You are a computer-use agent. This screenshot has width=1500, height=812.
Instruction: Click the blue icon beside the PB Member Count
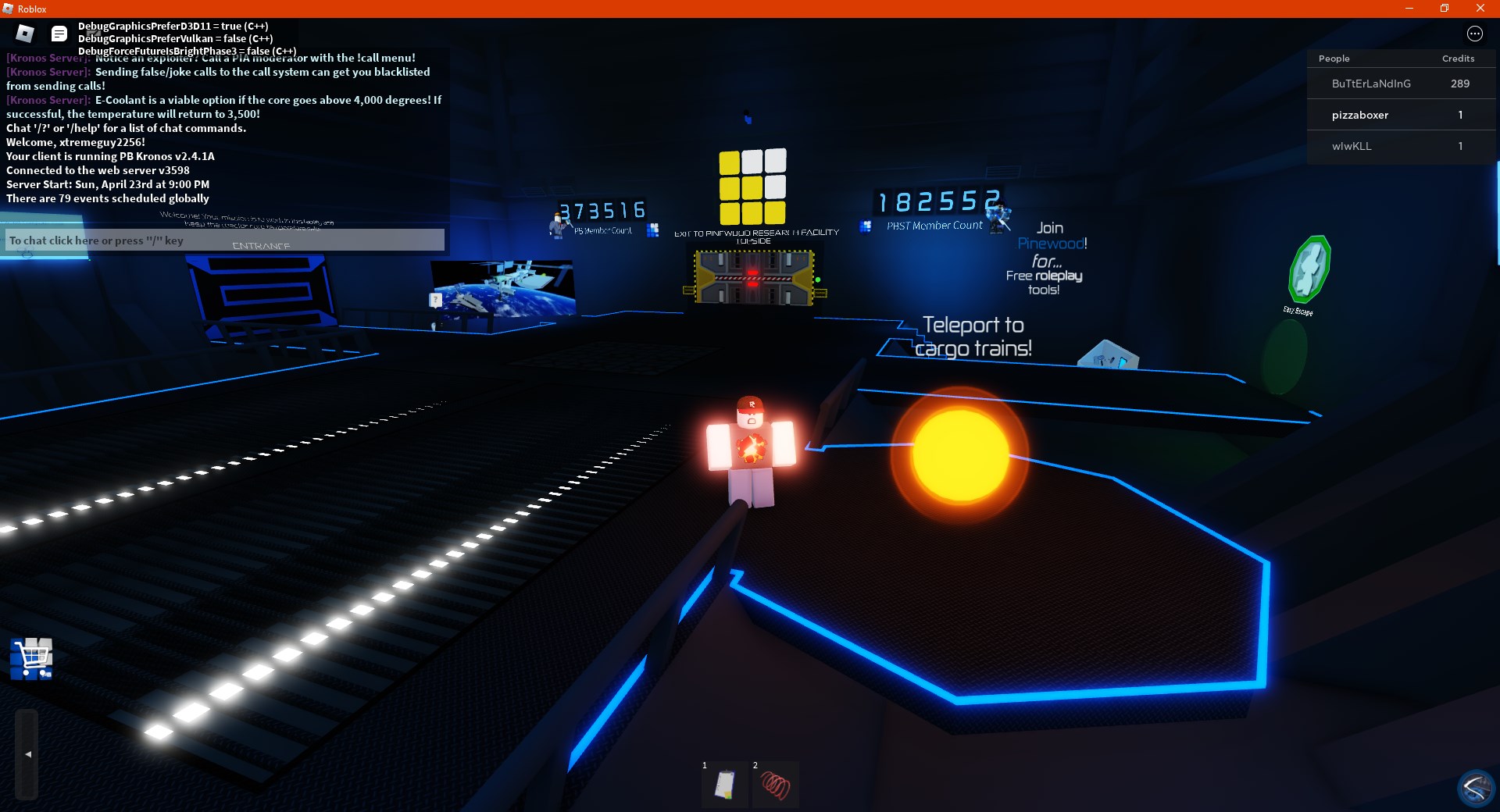point(652,230)
